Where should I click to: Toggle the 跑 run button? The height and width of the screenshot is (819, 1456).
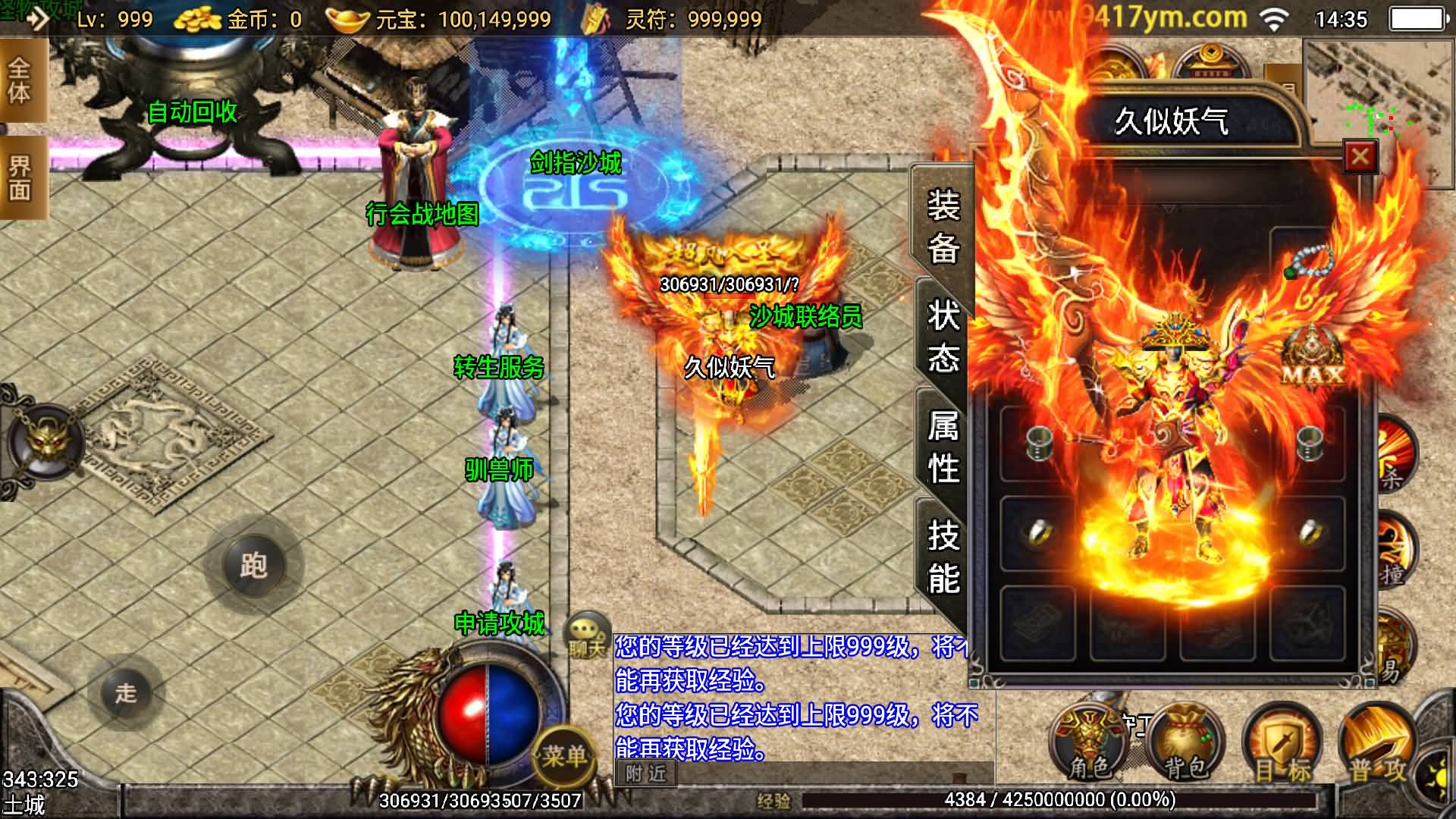(254, 565)
